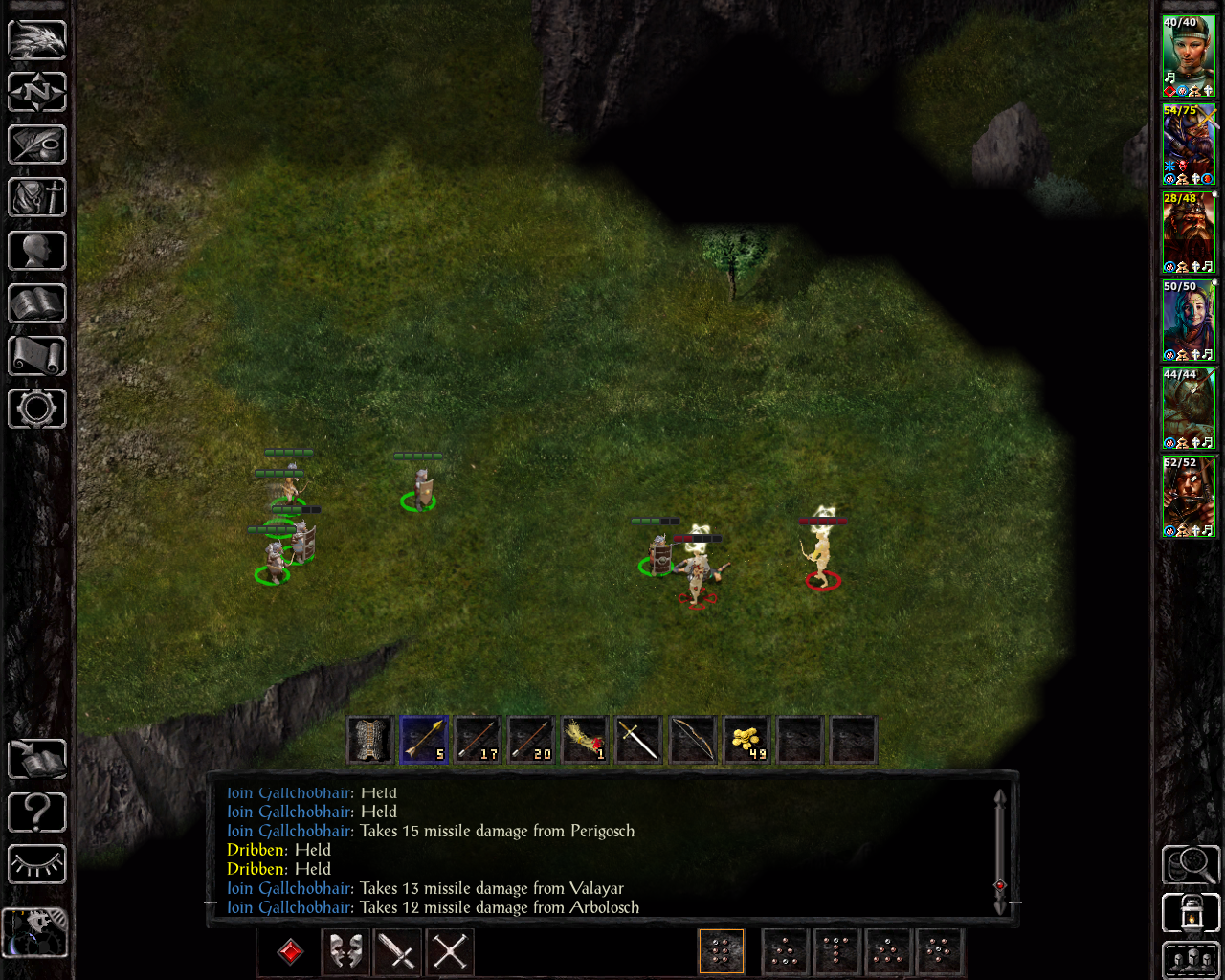Screen dimensions: 1225x980
Task: Click the question mark help button
Action: [37, 813]
